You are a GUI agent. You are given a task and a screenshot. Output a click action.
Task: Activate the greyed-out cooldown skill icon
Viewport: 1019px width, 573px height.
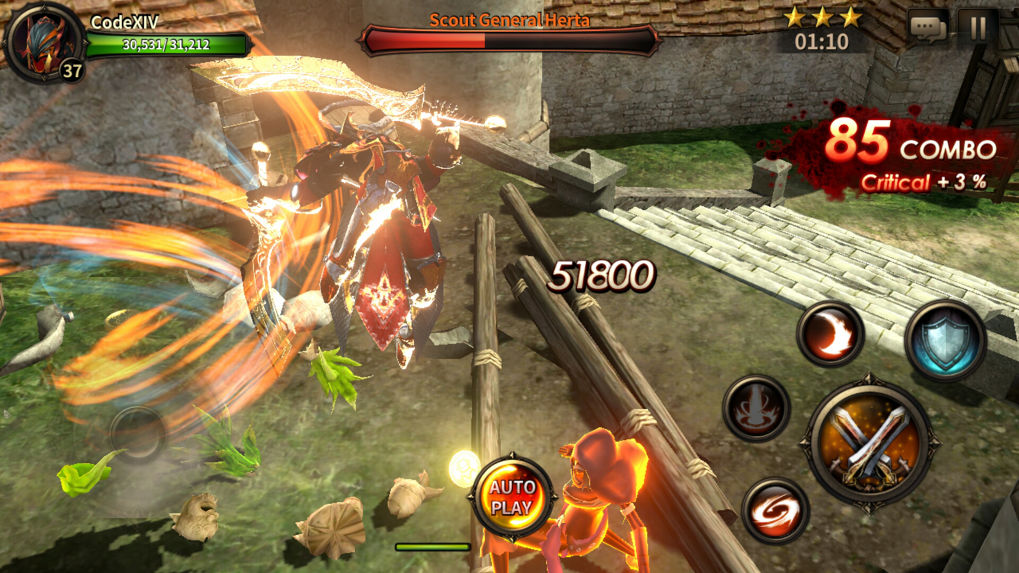click(757, 408)
